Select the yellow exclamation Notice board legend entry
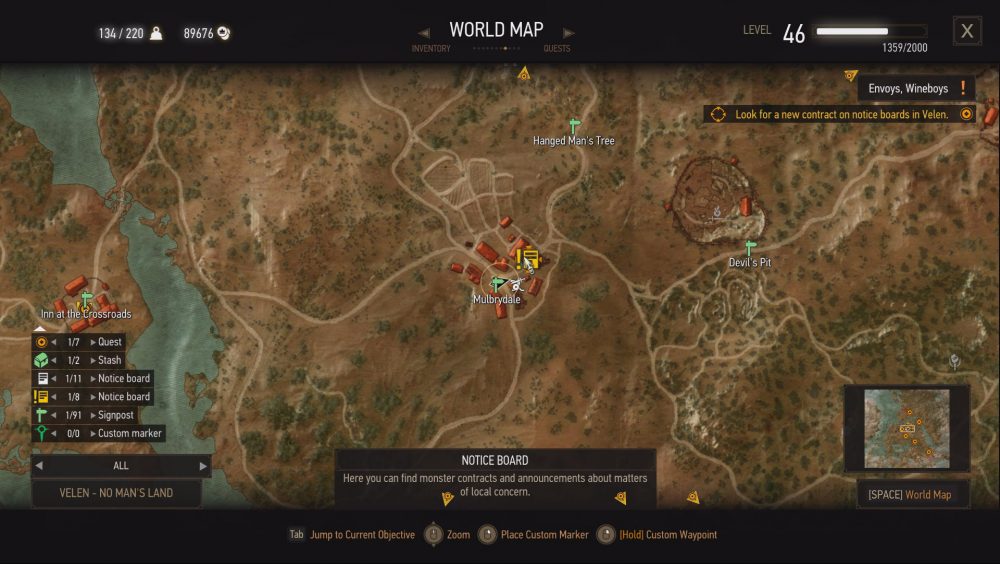1000x564 pixels. point(123,397)
